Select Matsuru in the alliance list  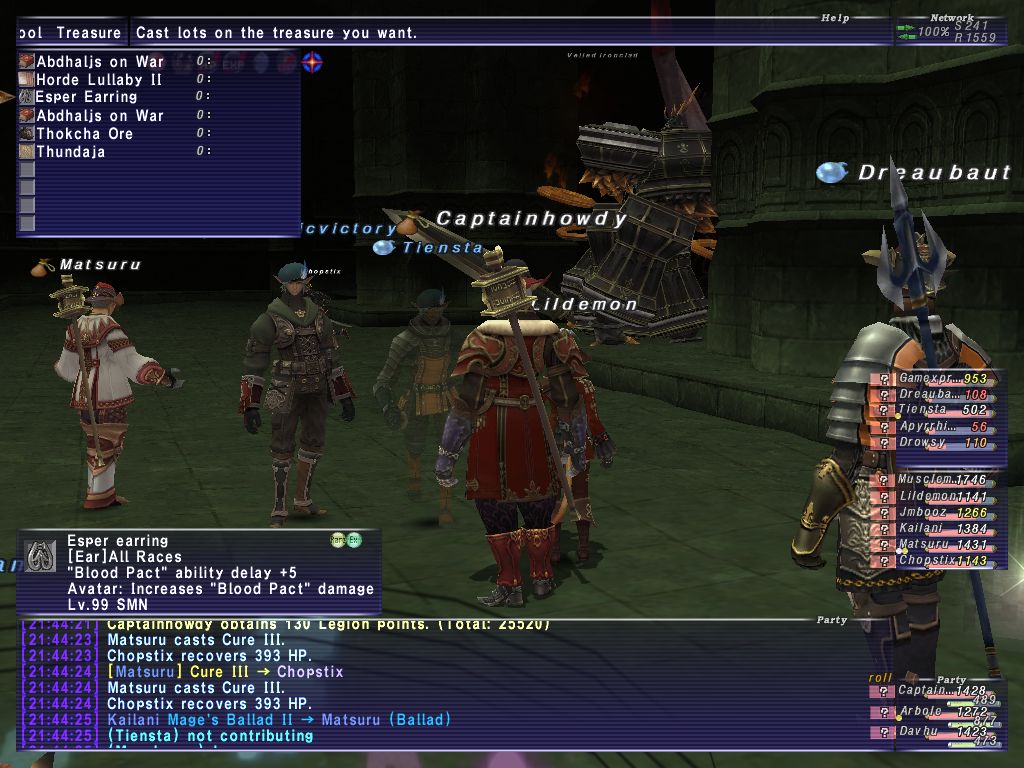click(922, 545)
